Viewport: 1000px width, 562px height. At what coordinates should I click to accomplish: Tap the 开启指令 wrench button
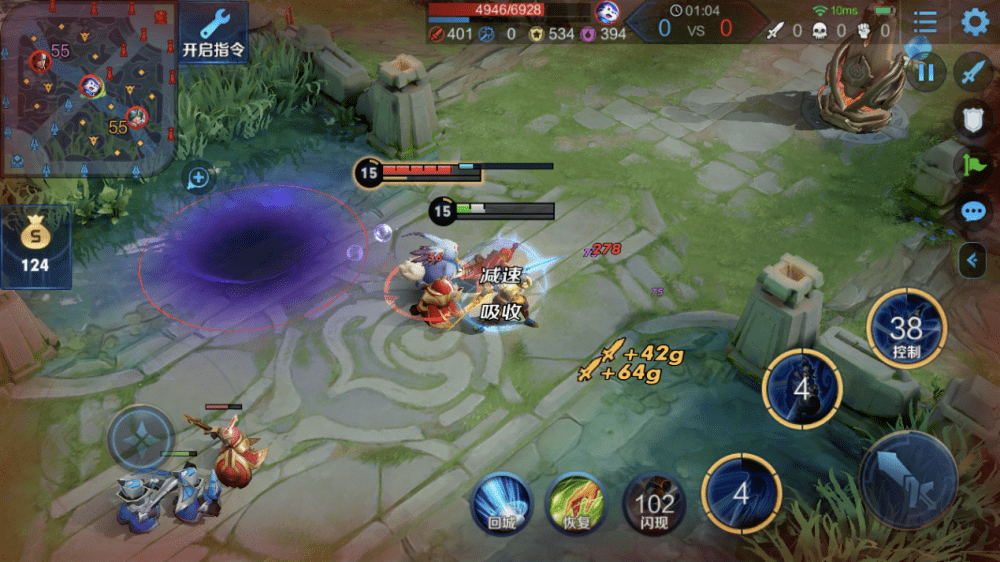point(214,34)
